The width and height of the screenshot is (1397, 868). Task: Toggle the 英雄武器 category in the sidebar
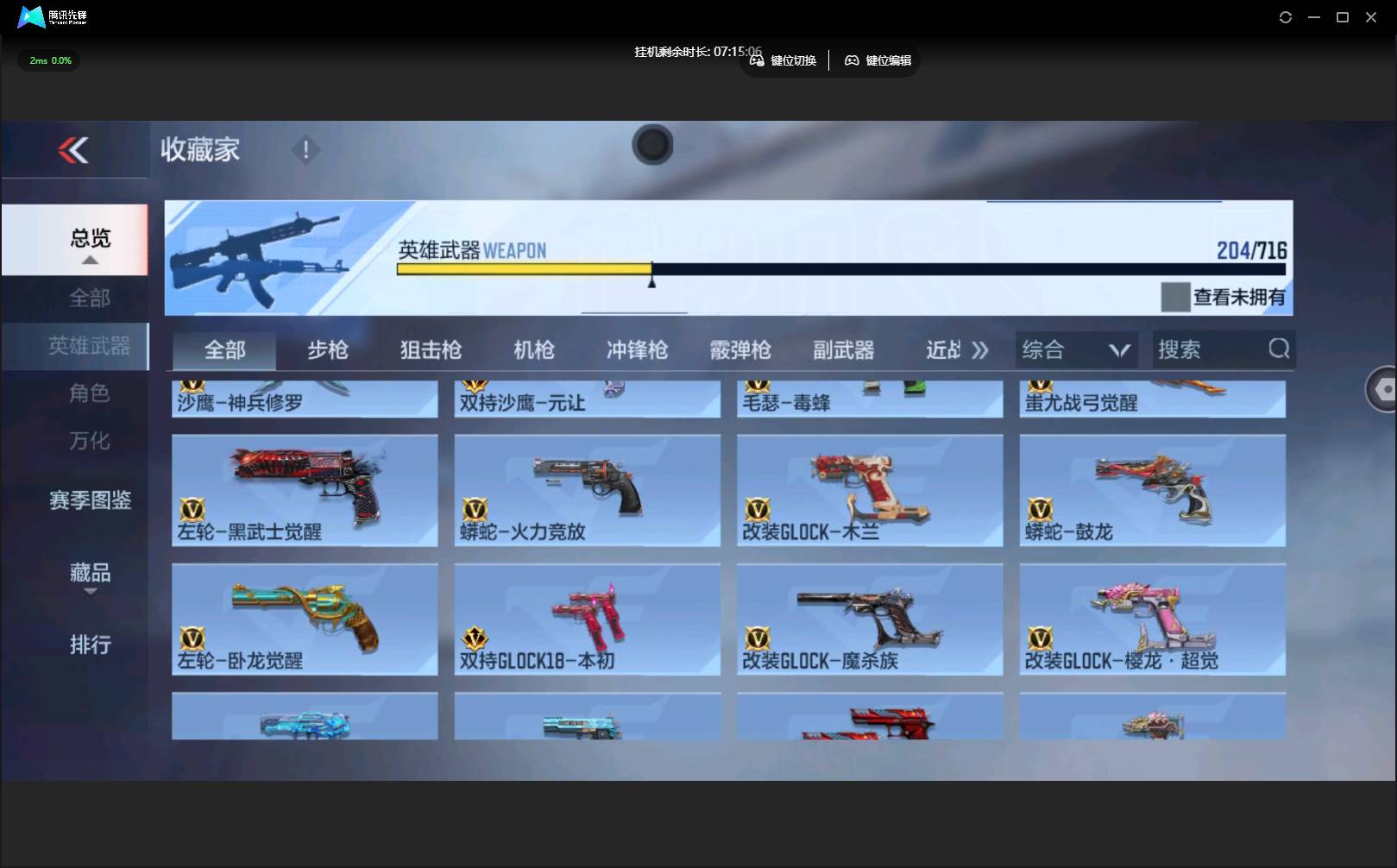pyautogui.click(x=88, y=346)
